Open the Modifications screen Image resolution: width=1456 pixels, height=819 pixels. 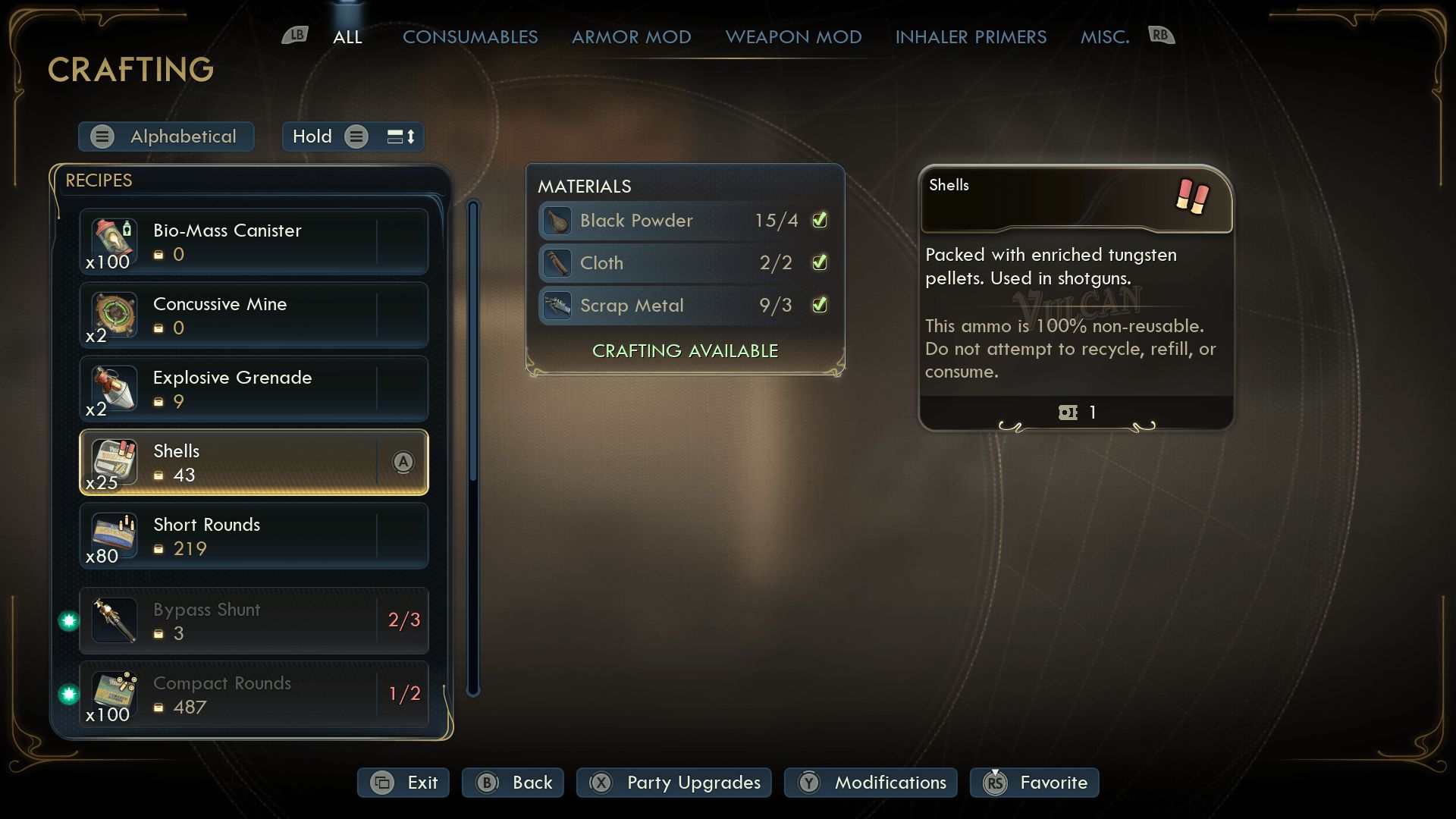coord(871,783)
